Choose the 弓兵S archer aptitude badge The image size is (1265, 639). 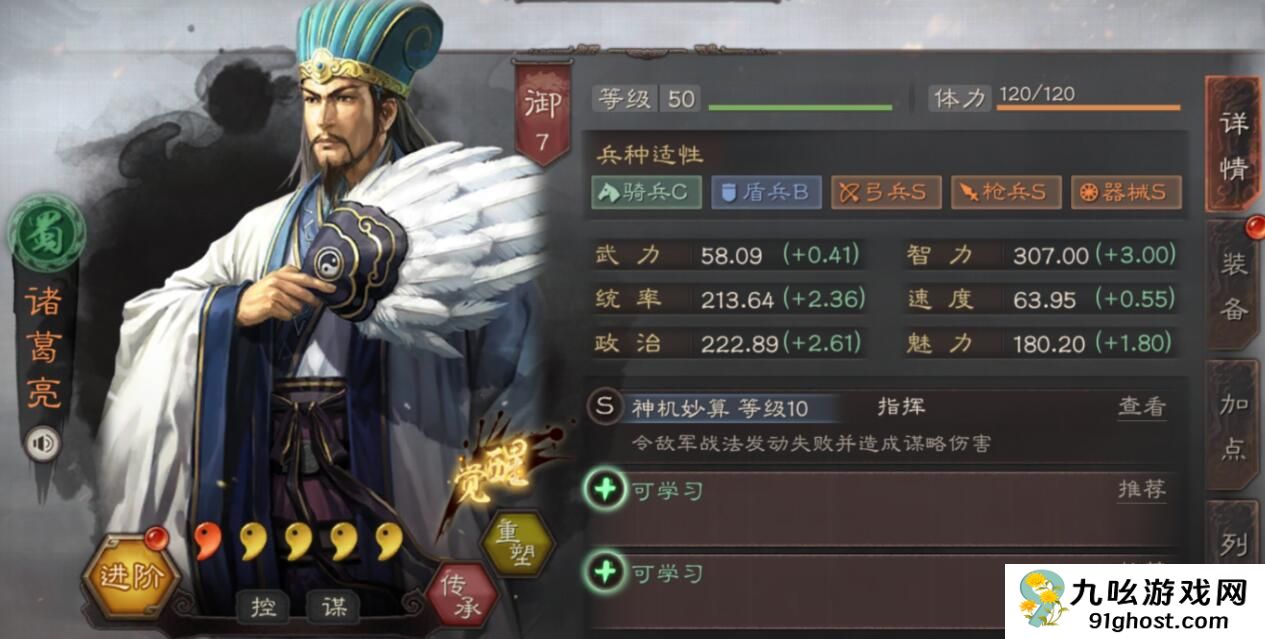click(885, 192)
